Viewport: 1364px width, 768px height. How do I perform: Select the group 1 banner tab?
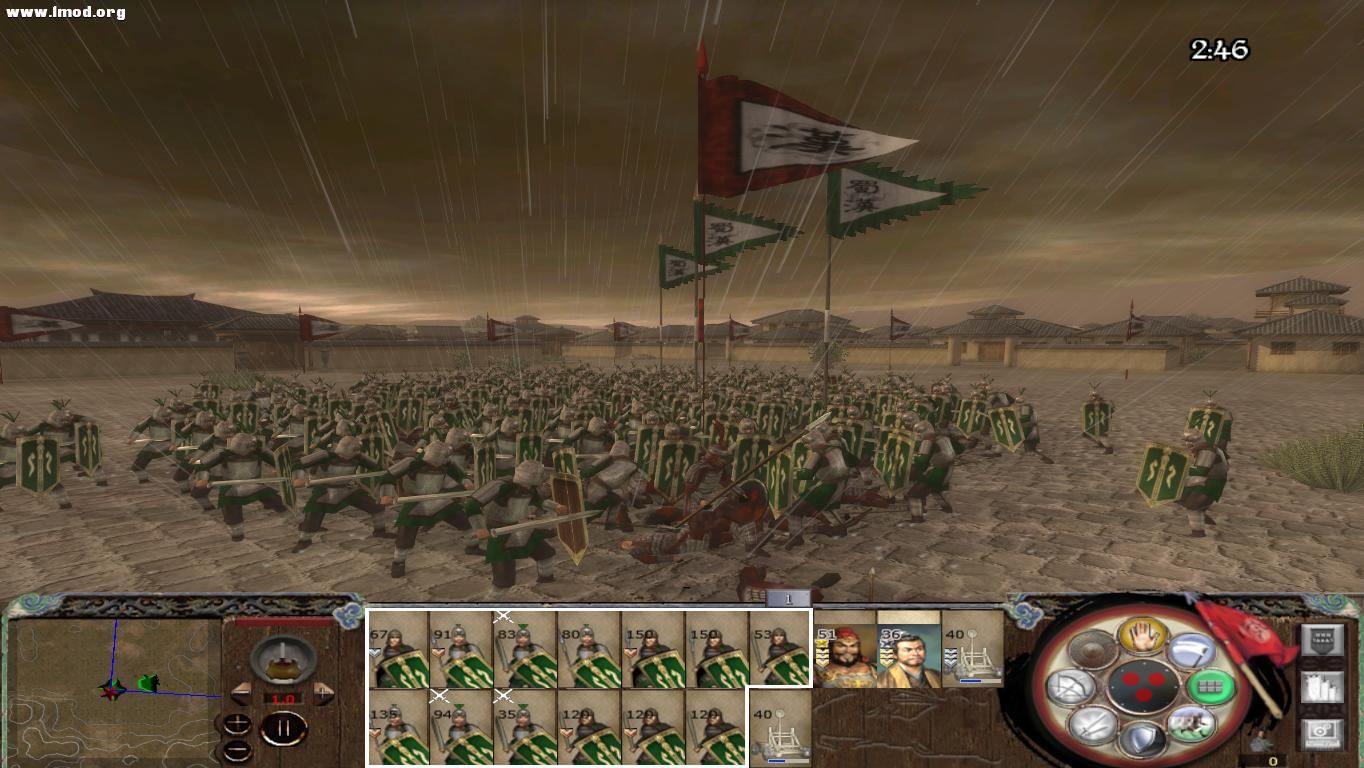789,597
